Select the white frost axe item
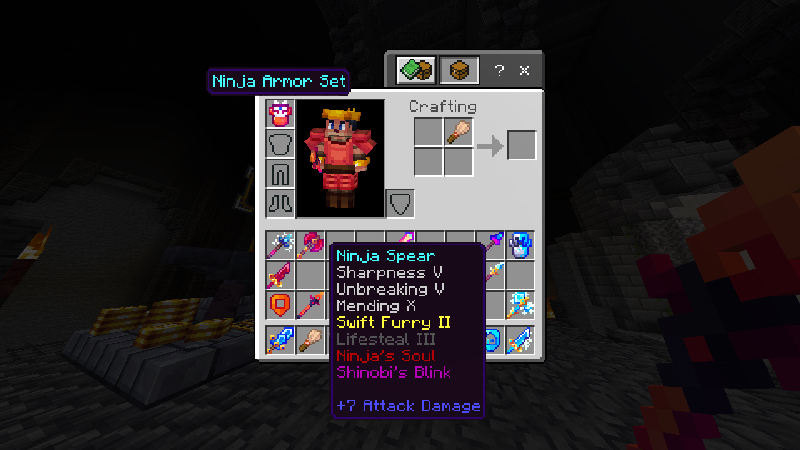This screenshot has width=800, height=450. click(280, 245)
